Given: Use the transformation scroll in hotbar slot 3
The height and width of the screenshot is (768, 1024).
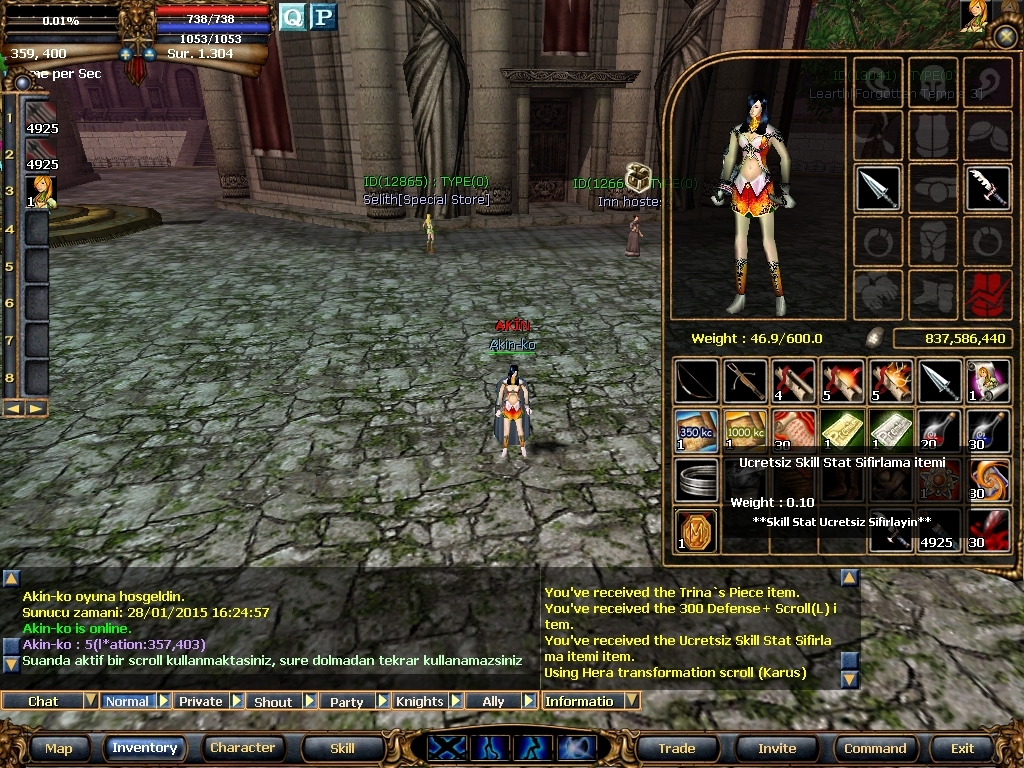Looking at the screenshot, I should tap(42, 192).
